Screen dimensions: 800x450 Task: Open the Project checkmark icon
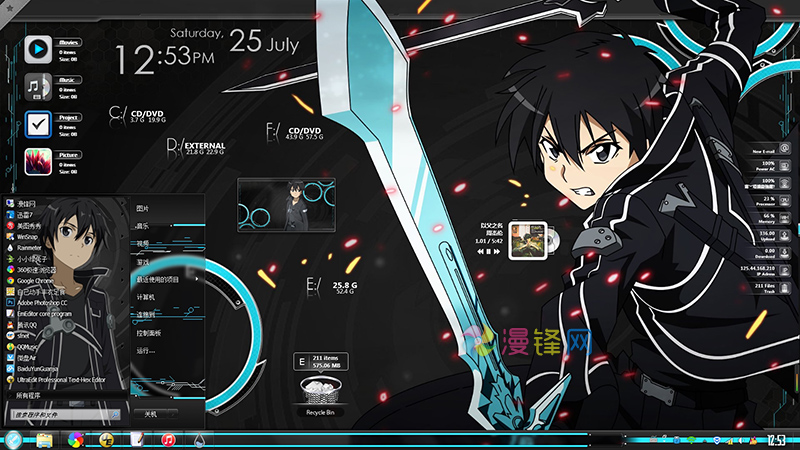tap(38, 123)
